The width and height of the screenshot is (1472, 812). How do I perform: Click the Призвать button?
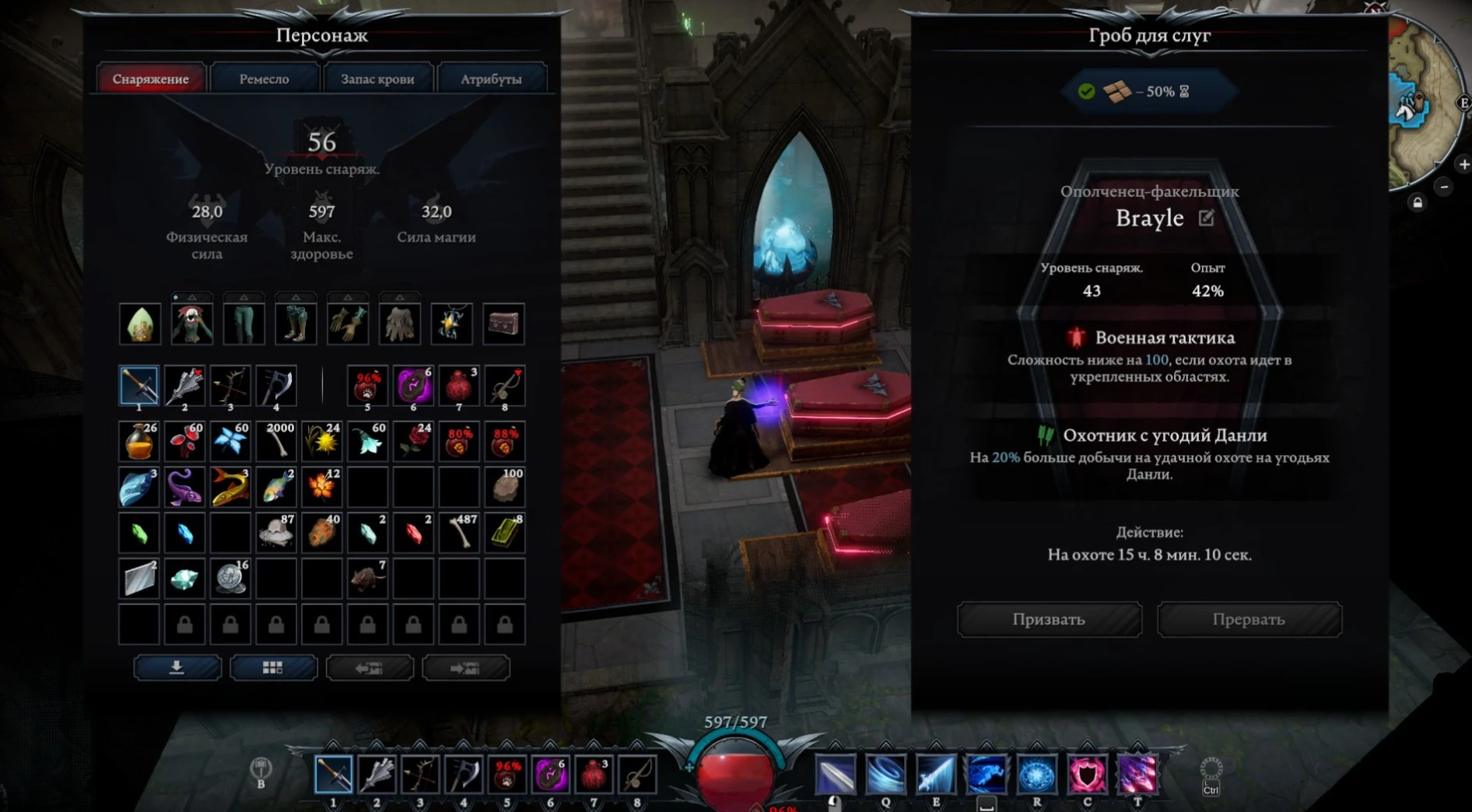(x=1049, y=620)
